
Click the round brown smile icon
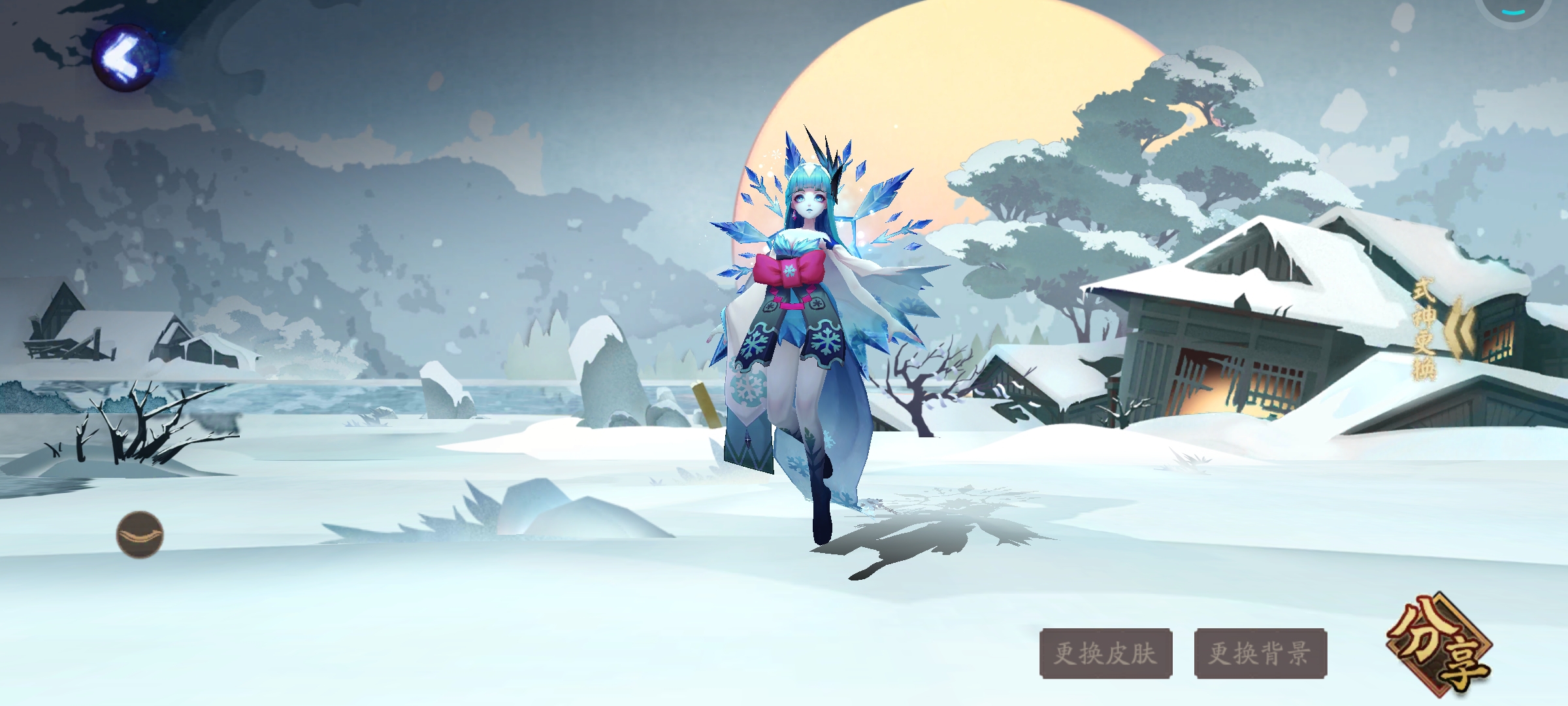140,535
